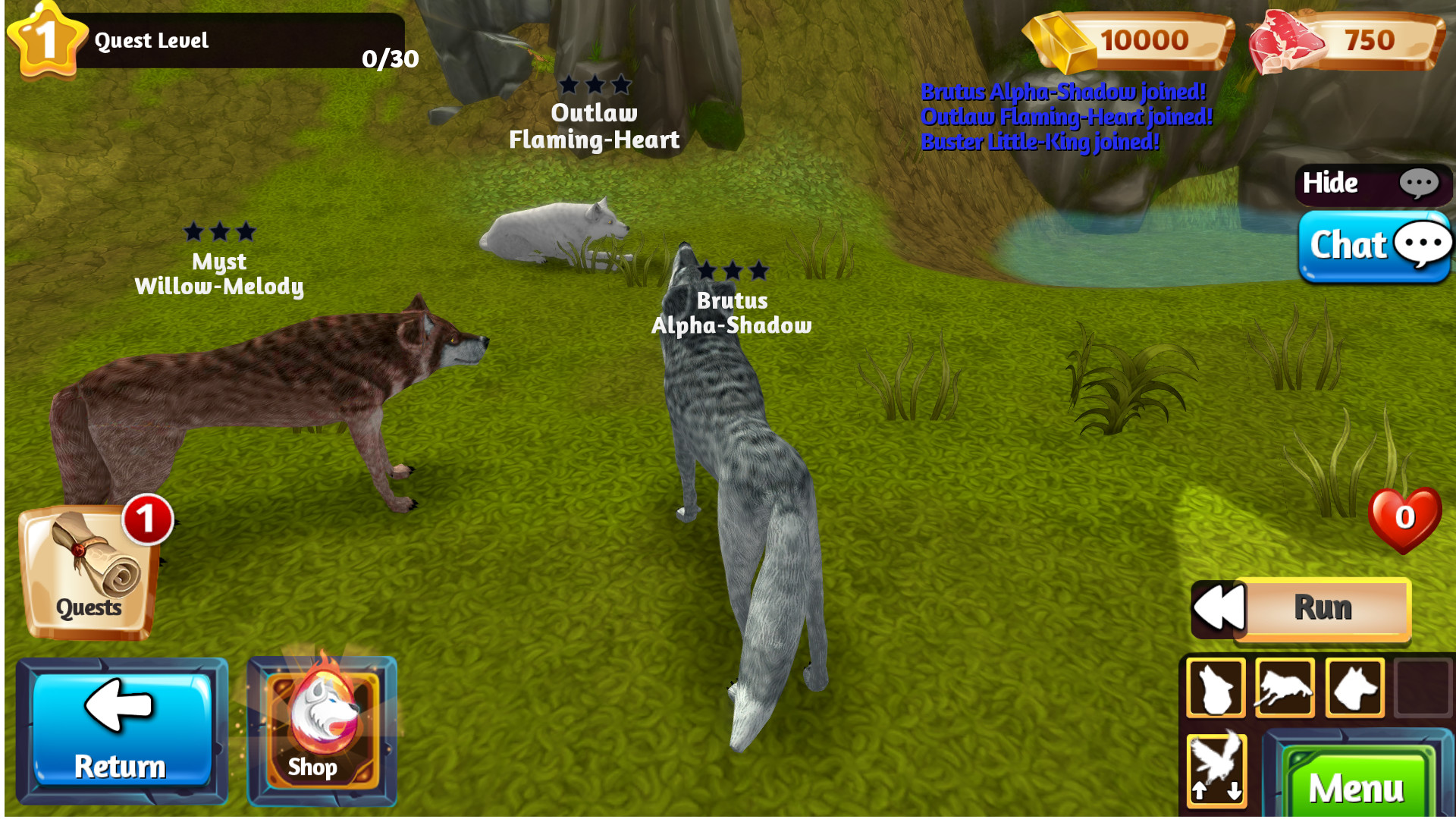Select the howling wolf action icon
Image resolution: width=1456 pixels, height=819 pixels.
[1216, 688]
